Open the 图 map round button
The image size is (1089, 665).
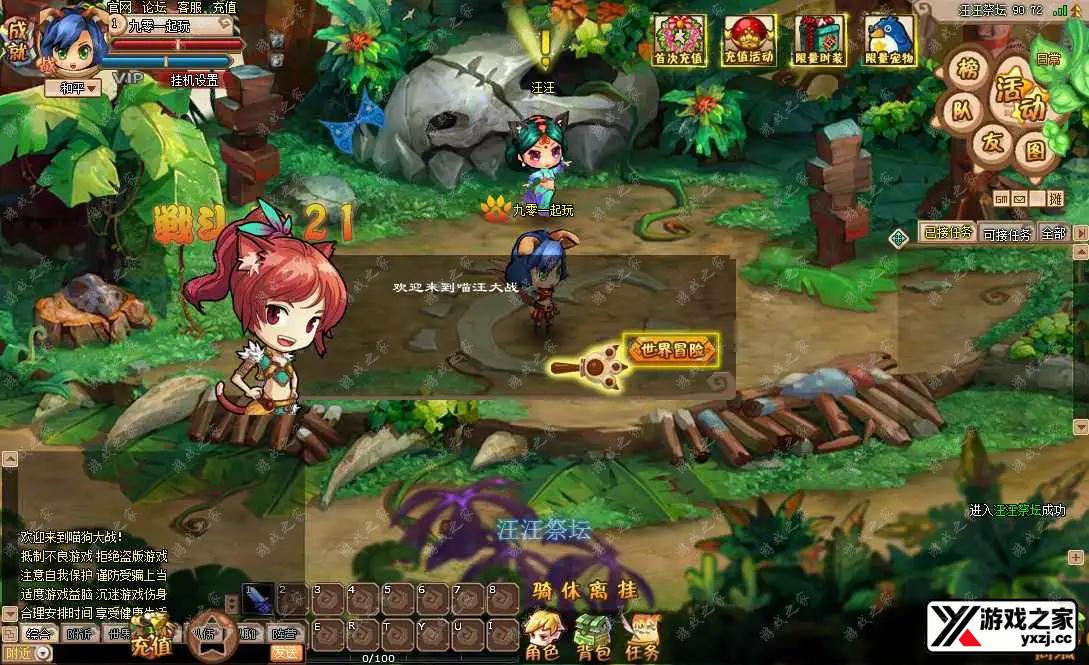(x=1034, y=151)
